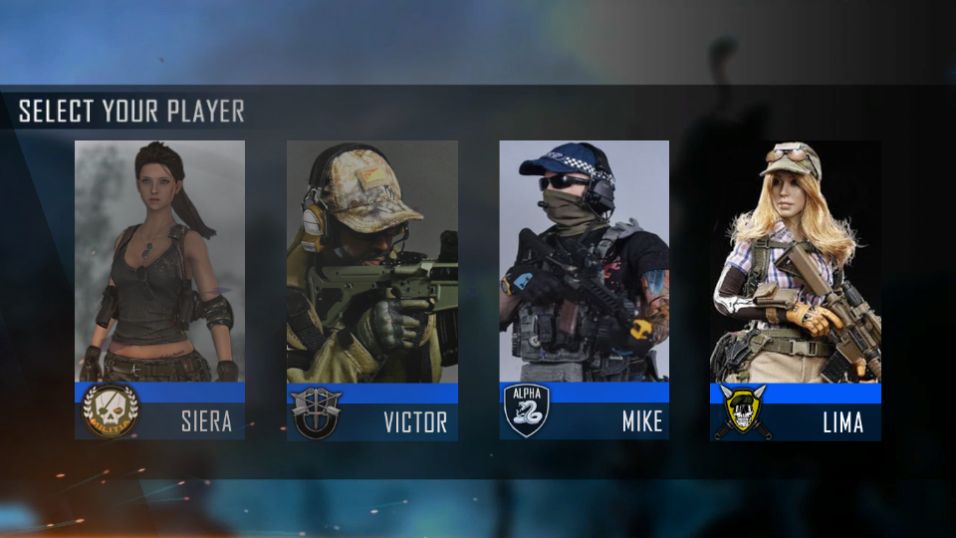Select Lima as your player
Screen dimensions: 956x538
[x=796, y=290]
